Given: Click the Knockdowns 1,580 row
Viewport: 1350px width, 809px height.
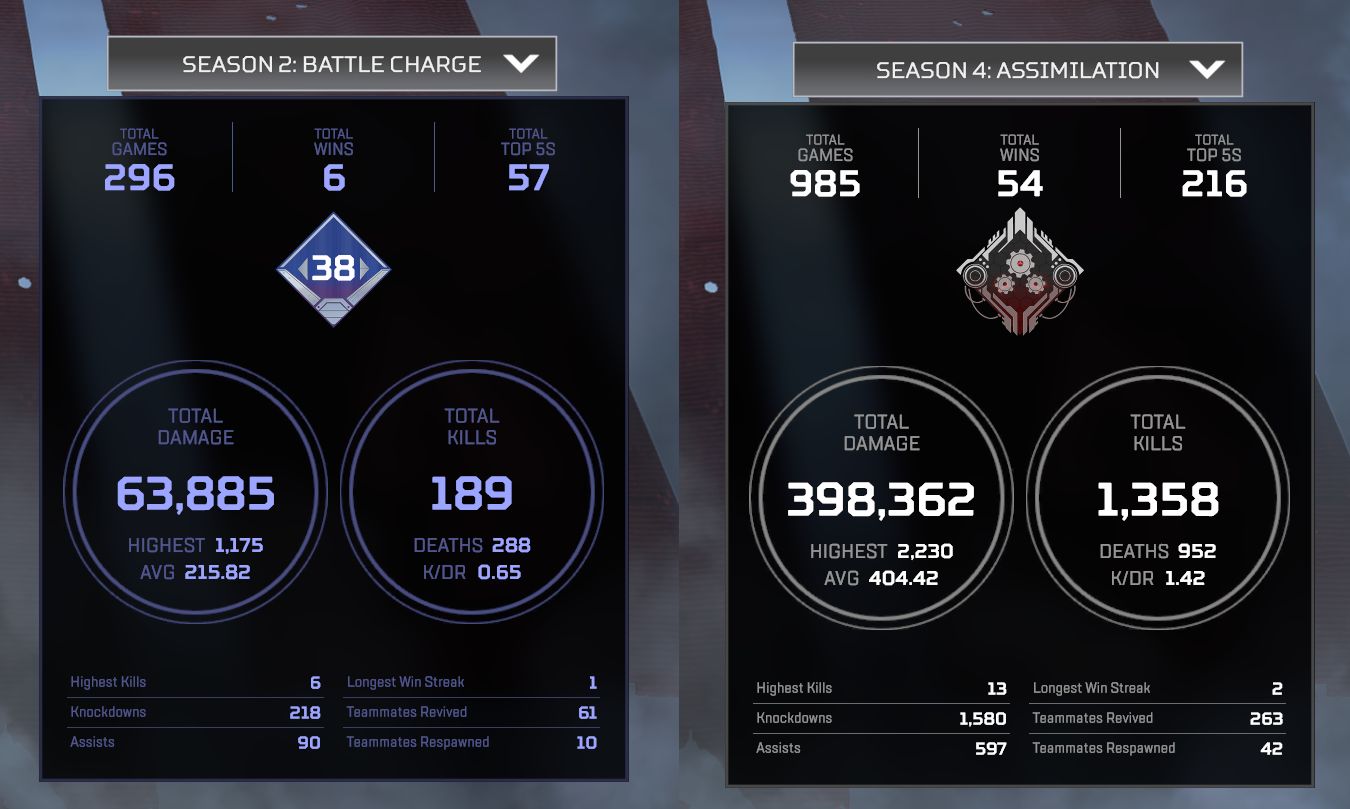Looking at the screenshot, I should click(x=880, y=718).
